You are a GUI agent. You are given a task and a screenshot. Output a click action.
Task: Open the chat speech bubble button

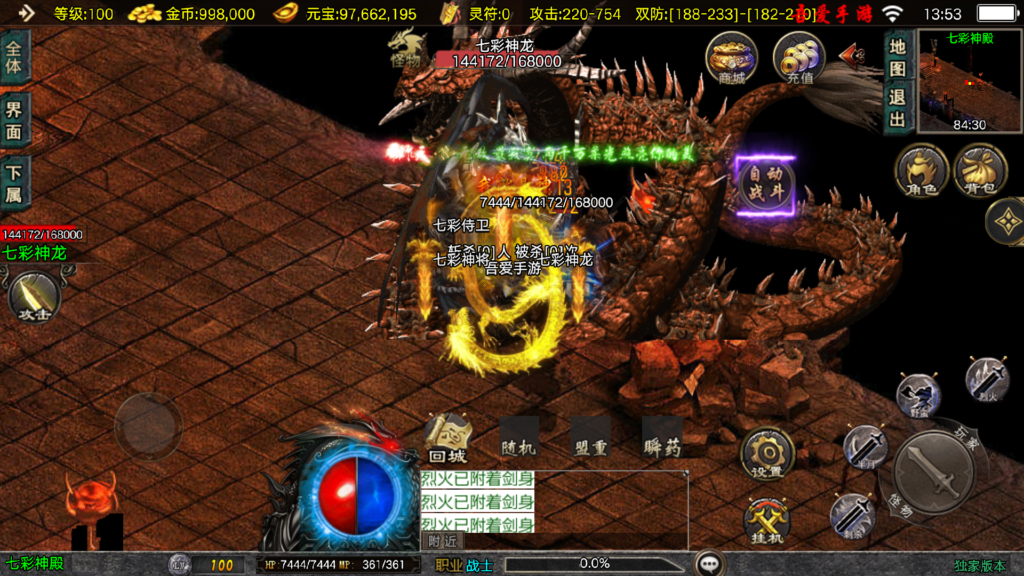(710, 564)
